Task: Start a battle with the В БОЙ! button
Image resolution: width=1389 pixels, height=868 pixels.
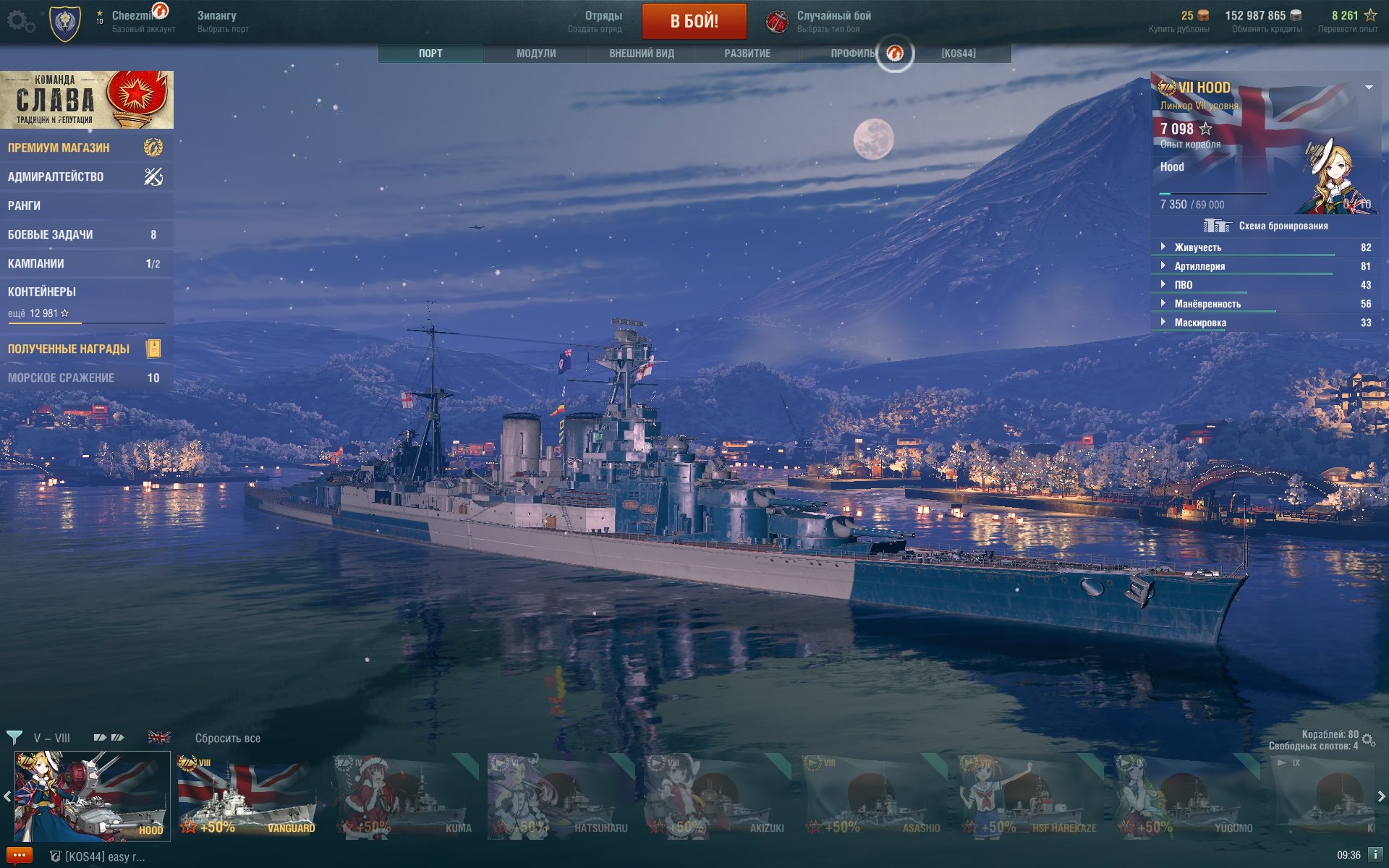Action: click(694, 21)
